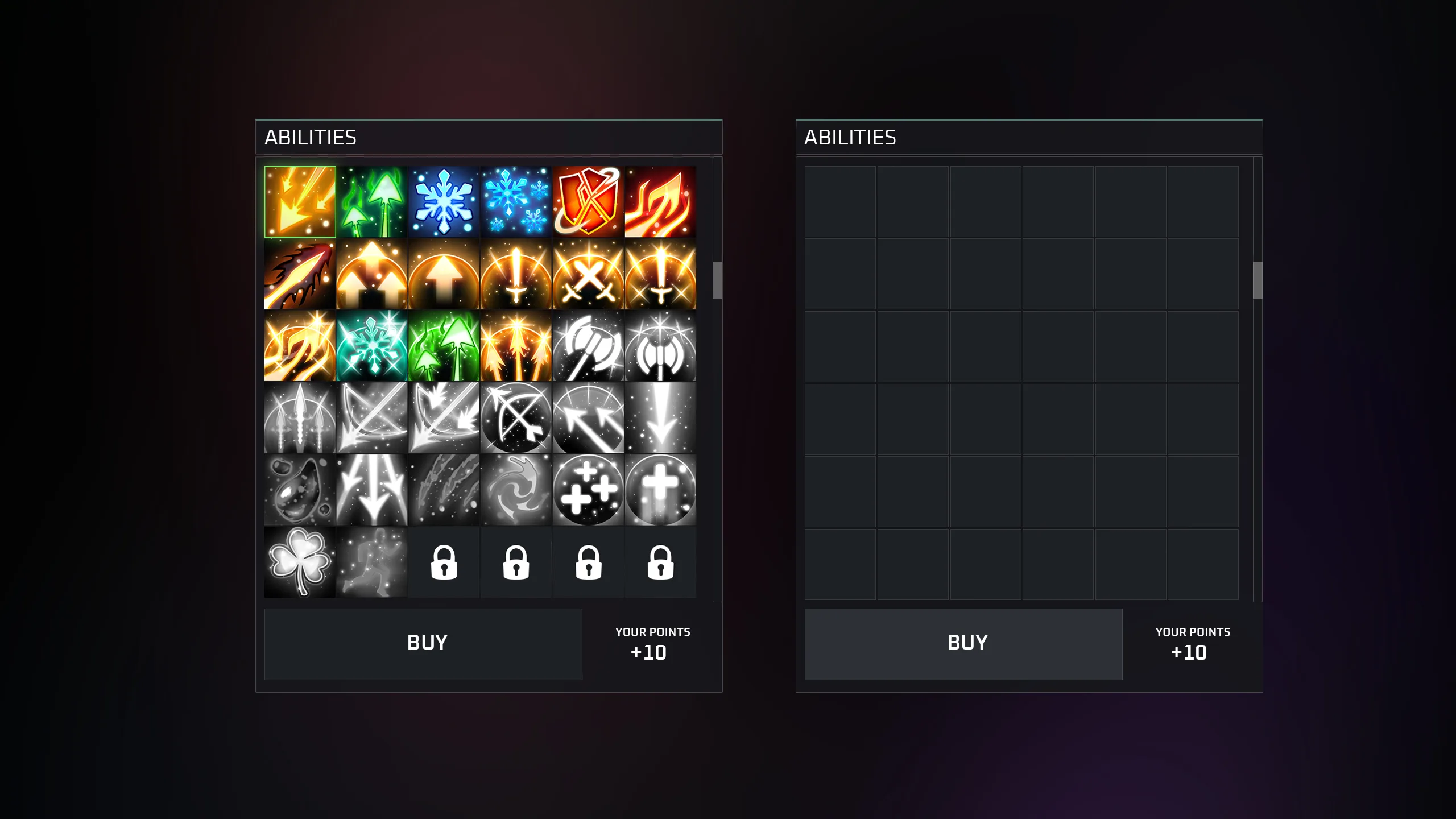Pick the grey three plus signs ability

[x=588, y=490]
